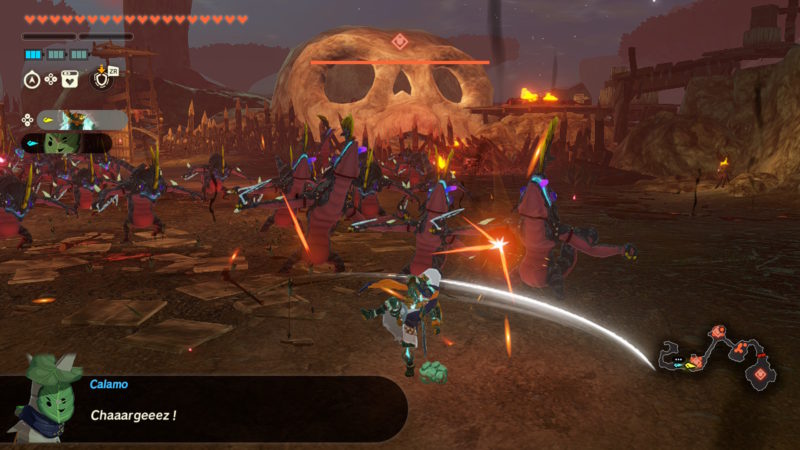Viewport: 800px width, 450px height.
Task: Click the red diamond boss target marker
Action: [x=399, y=41]
